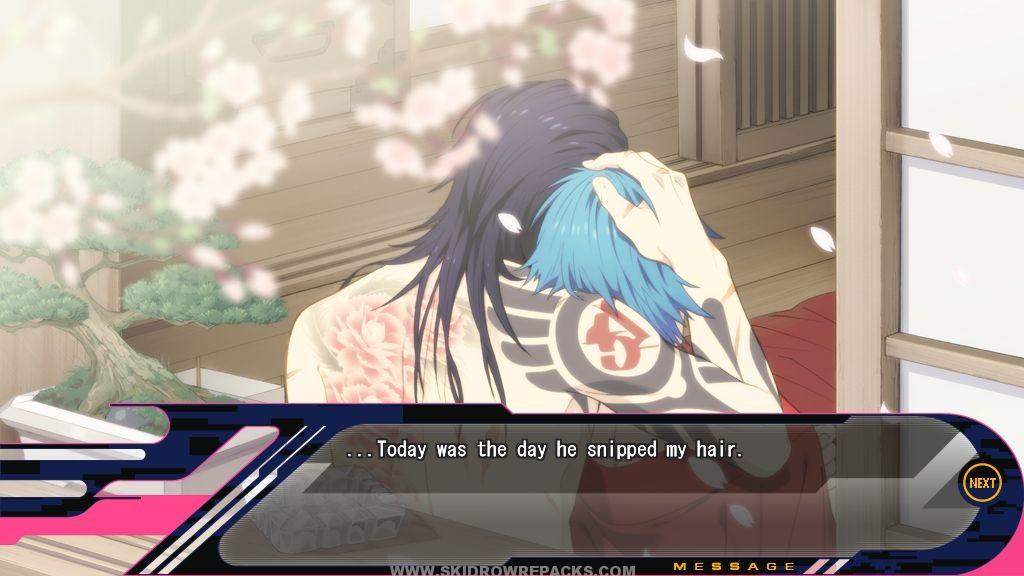Advance dialogue with the NEXT button

(981, 483)
